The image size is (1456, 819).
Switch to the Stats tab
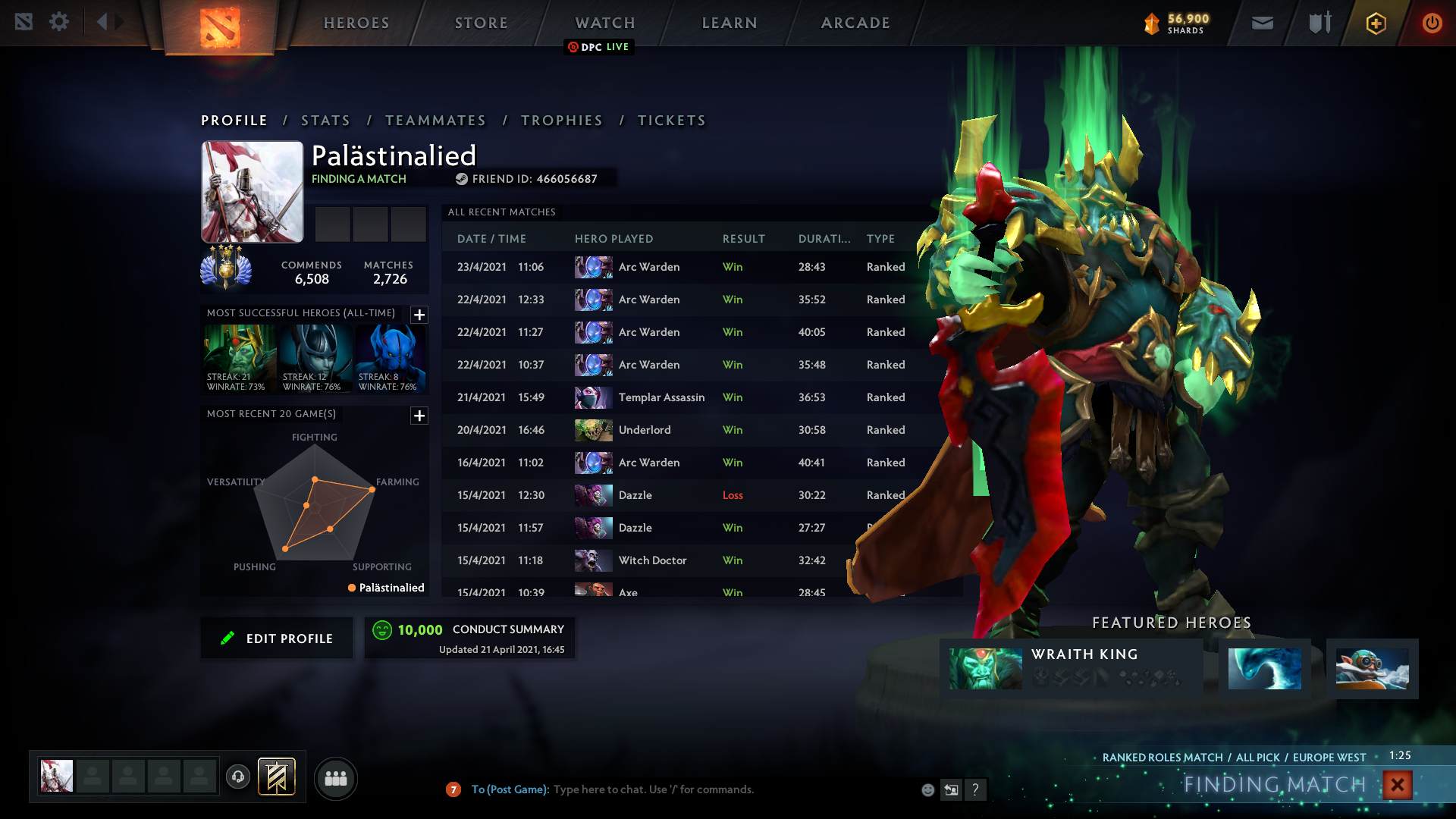coord(325,121)
